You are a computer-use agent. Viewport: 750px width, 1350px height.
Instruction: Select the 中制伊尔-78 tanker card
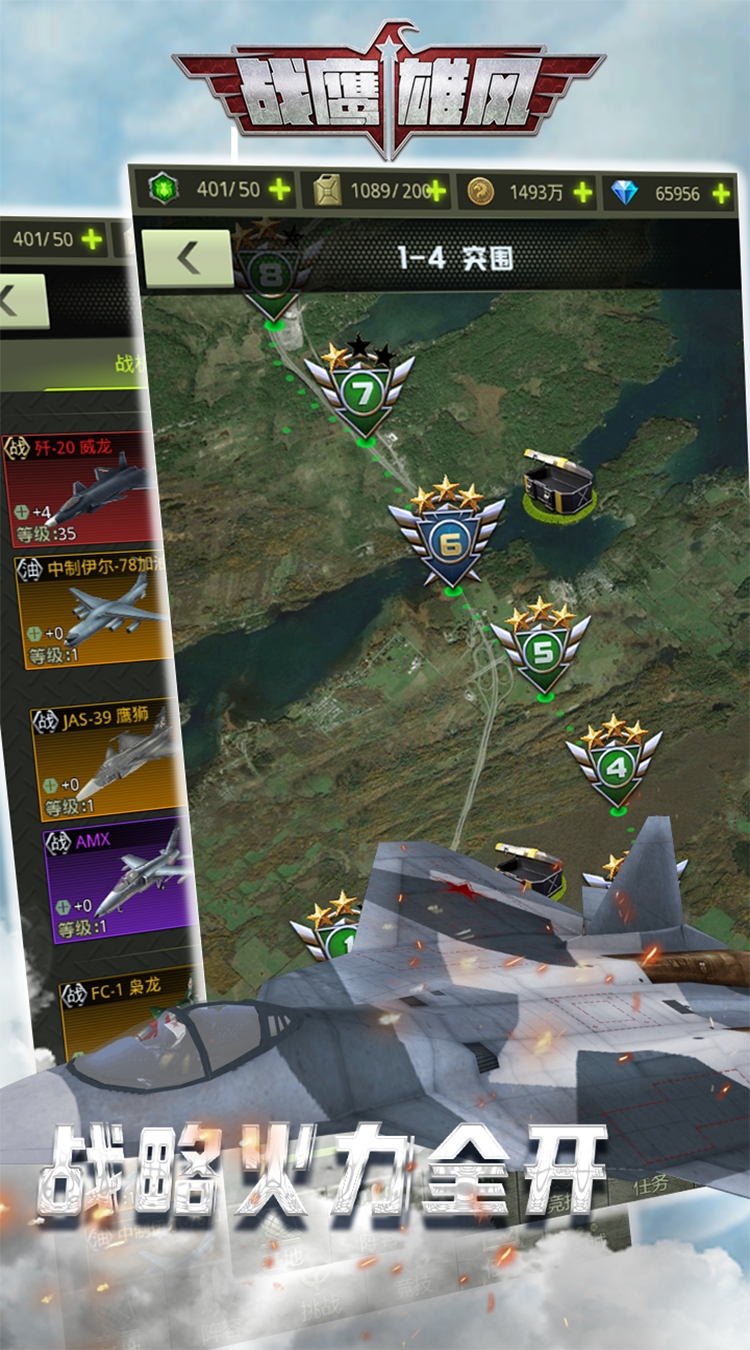coord(92,612)
